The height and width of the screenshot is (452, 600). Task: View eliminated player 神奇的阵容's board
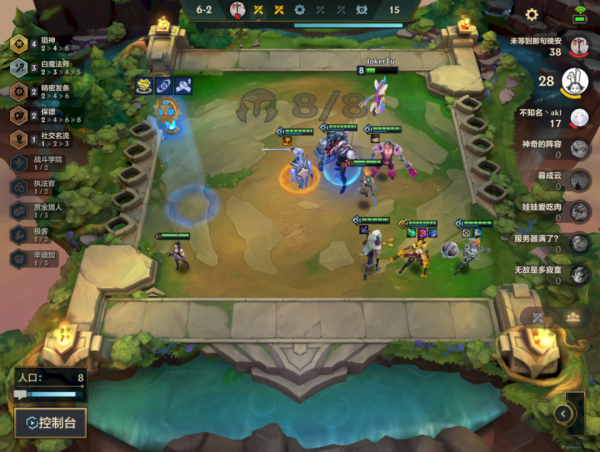pyautogui.click(x=579, y=149)
